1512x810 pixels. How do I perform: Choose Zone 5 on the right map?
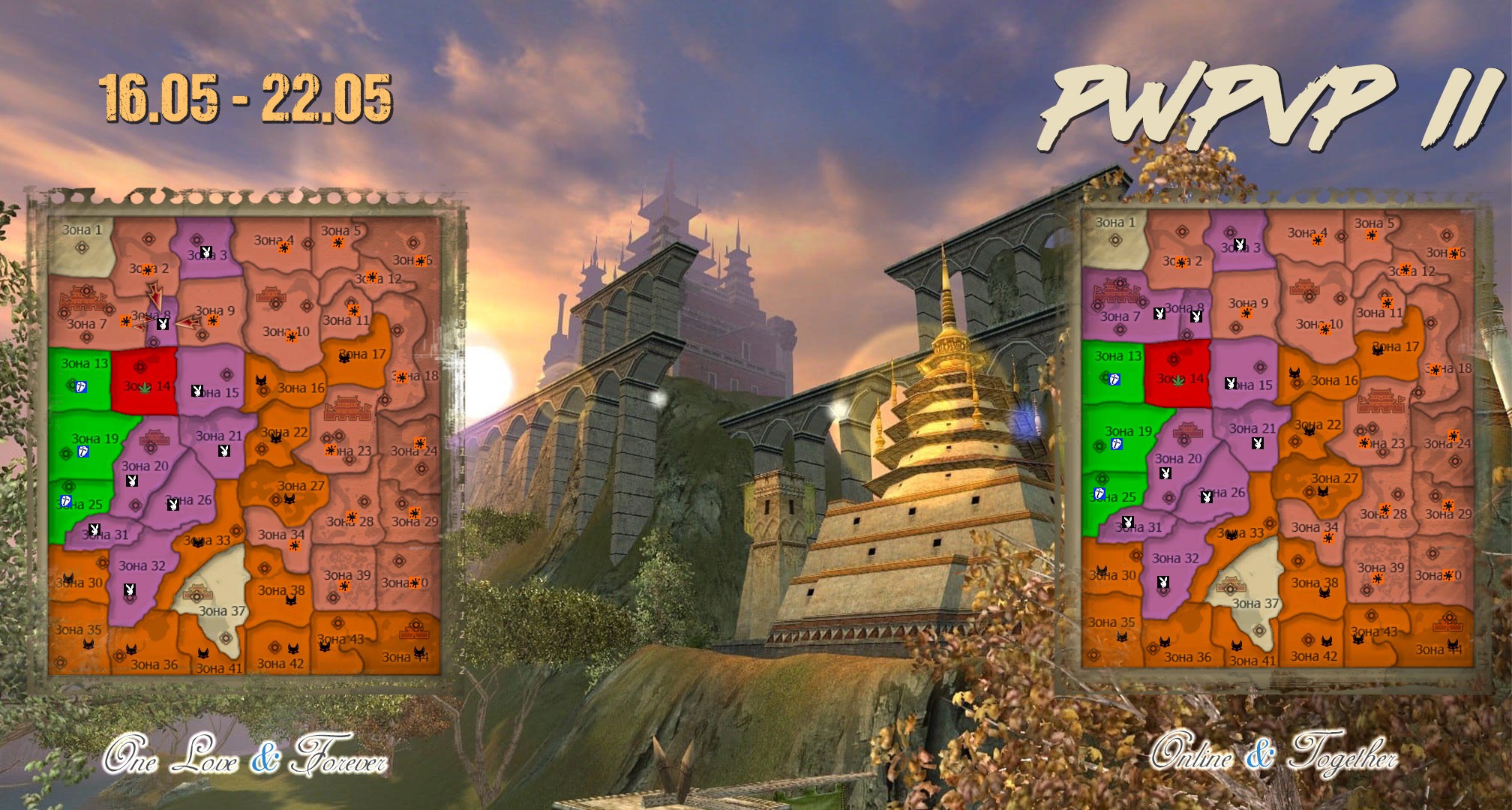click(1374, 229)
